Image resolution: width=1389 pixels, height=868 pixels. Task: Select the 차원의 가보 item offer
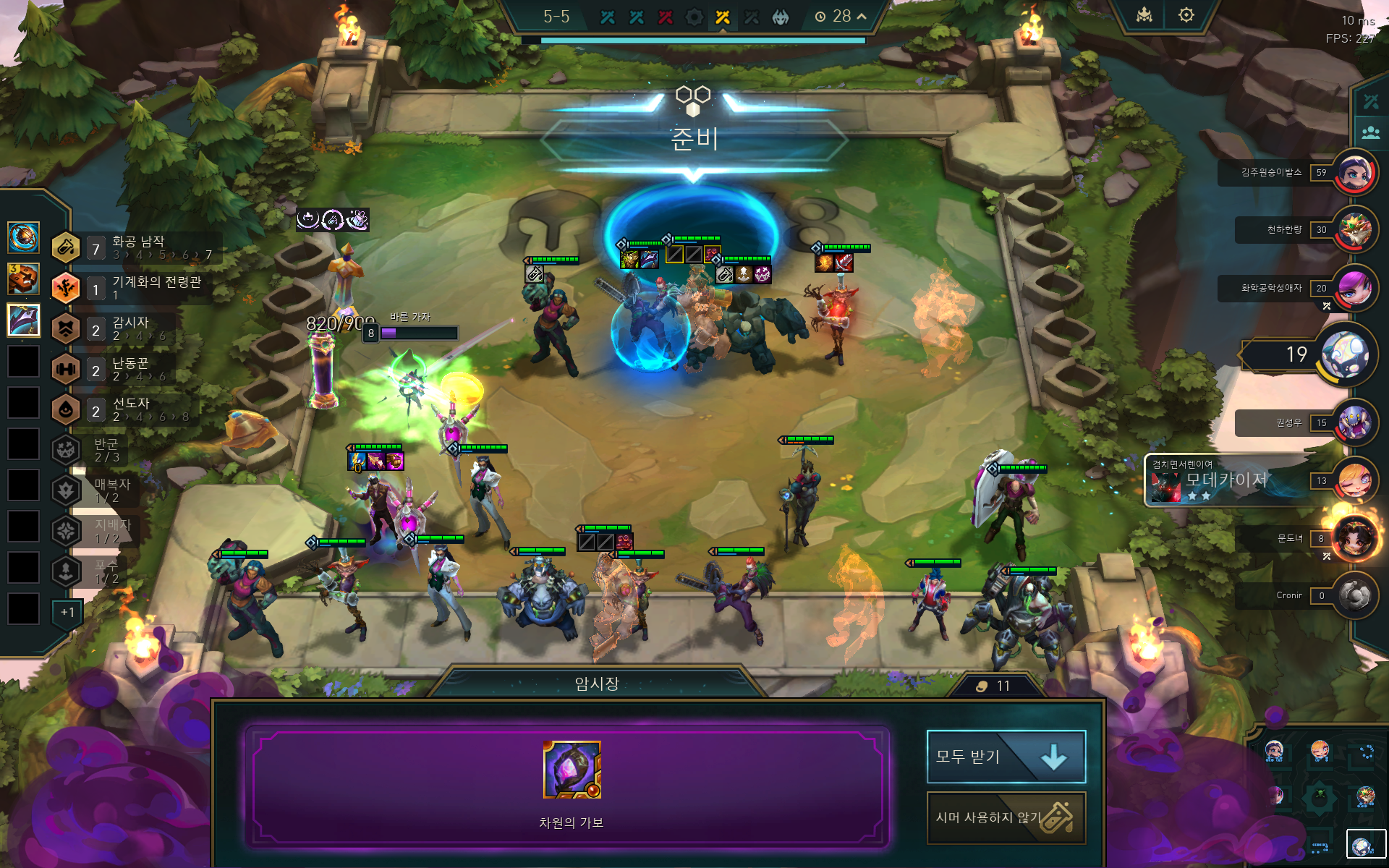coord(572,770)
